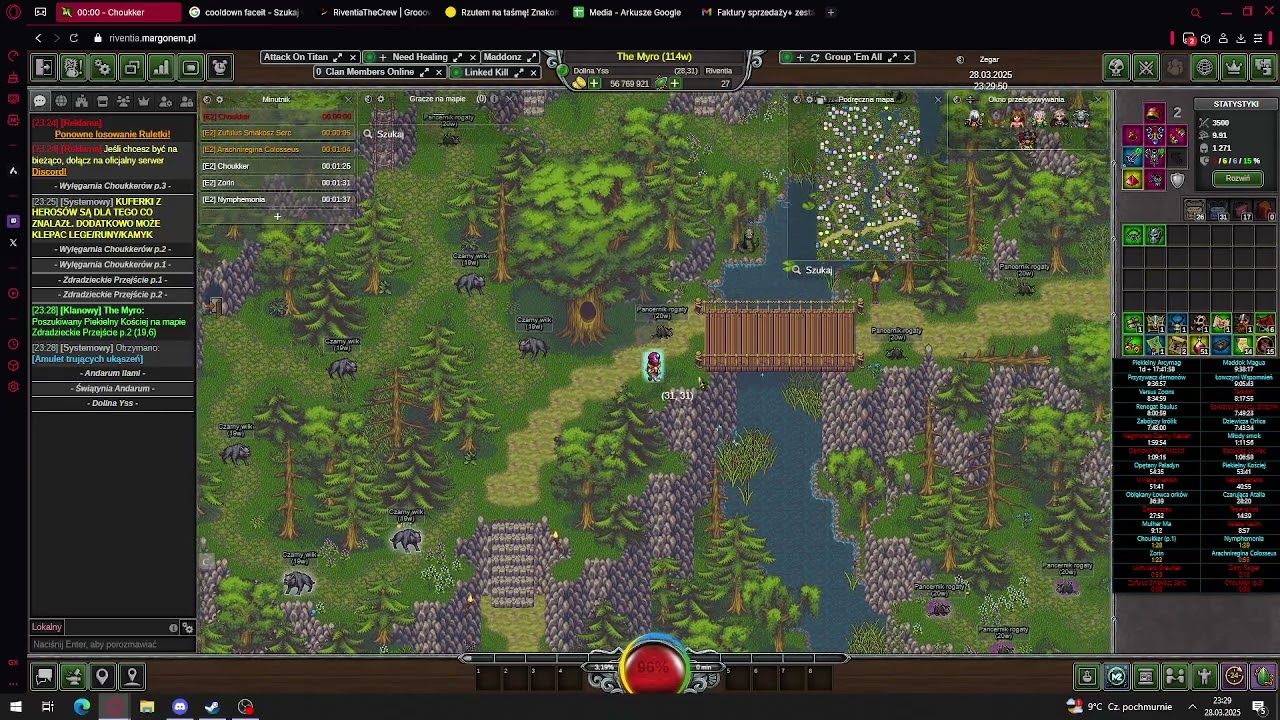Select the equipped helmet slot
This screenshot has width=1280, height=720.
pyautogui.click(x=1154, y=113)
